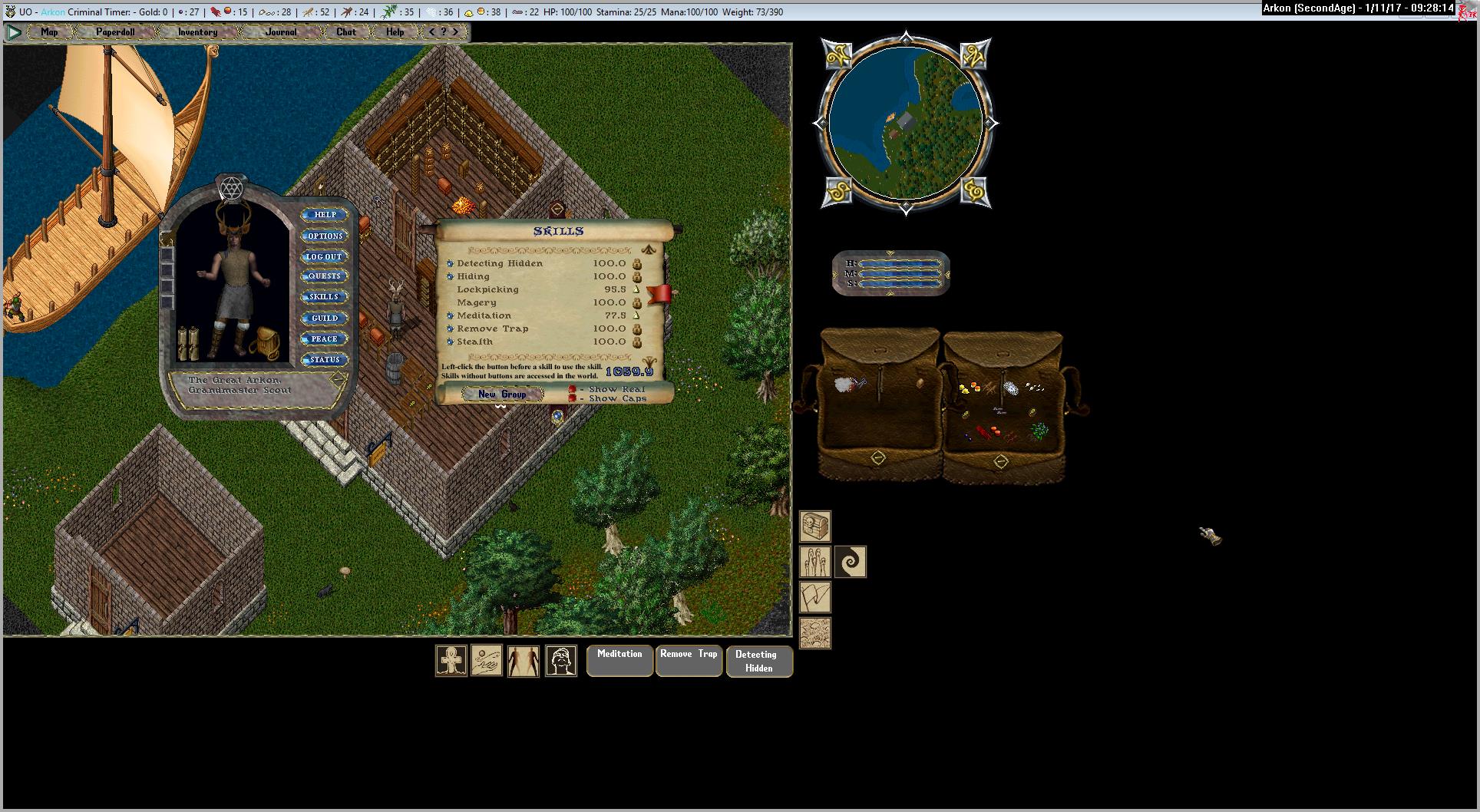1480x812 pixels.
Task: Toggle the Show Caps skills option
Action: point(572,399)
